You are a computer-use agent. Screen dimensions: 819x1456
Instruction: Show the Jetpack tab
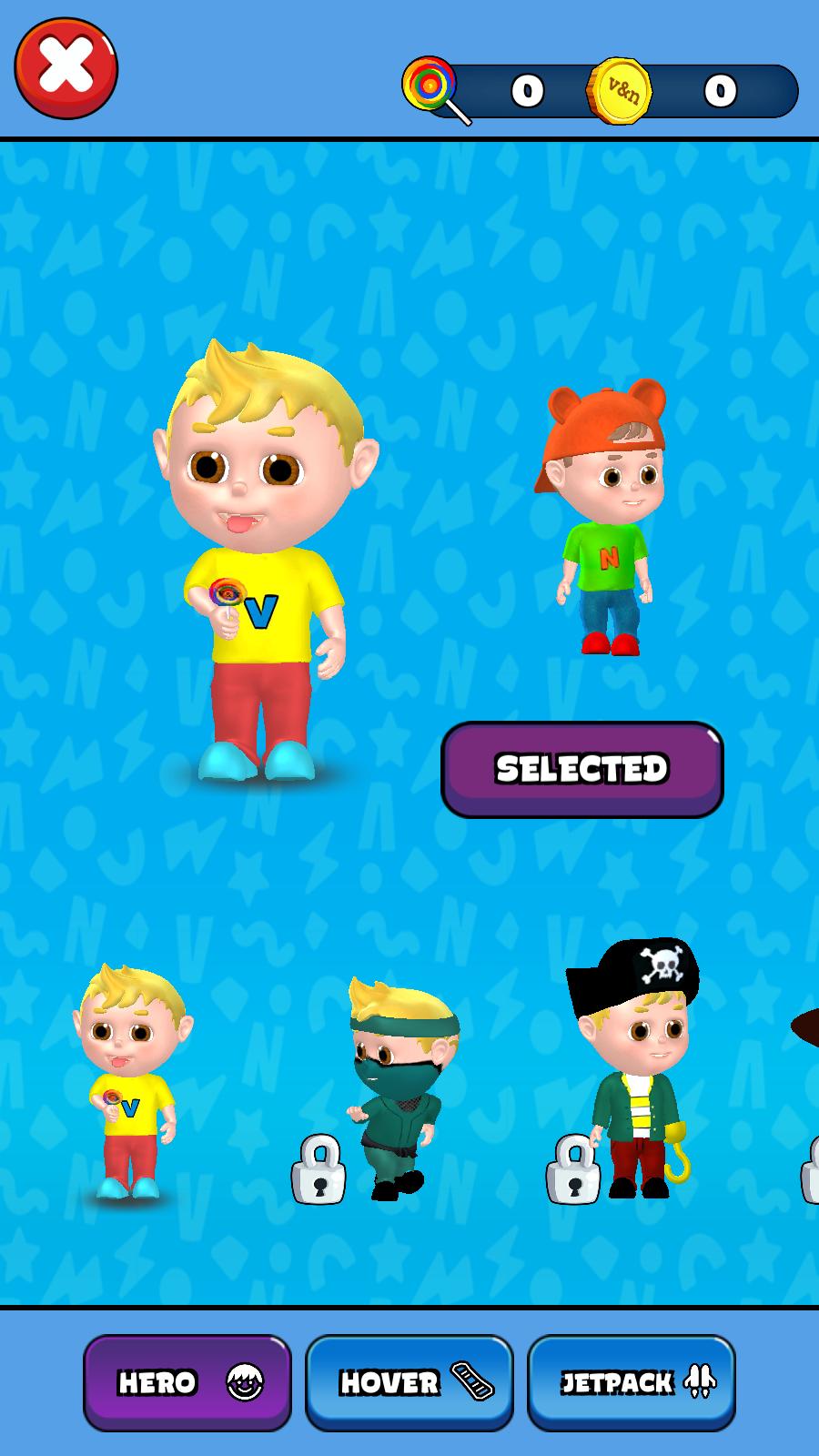tap(631, 1382)
